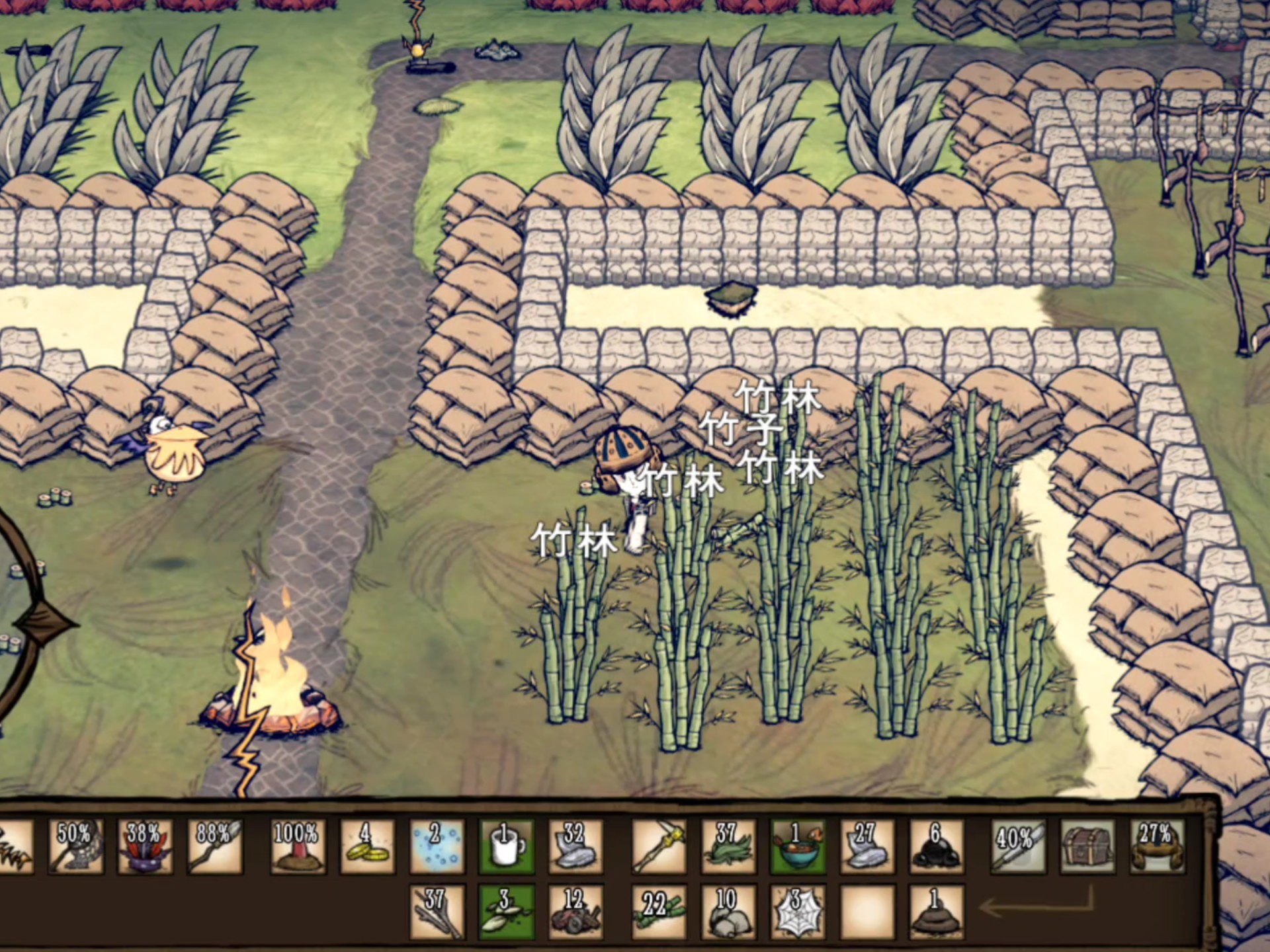
Task: Open the equipped chest backpack slot
Action: [1088, 847]
